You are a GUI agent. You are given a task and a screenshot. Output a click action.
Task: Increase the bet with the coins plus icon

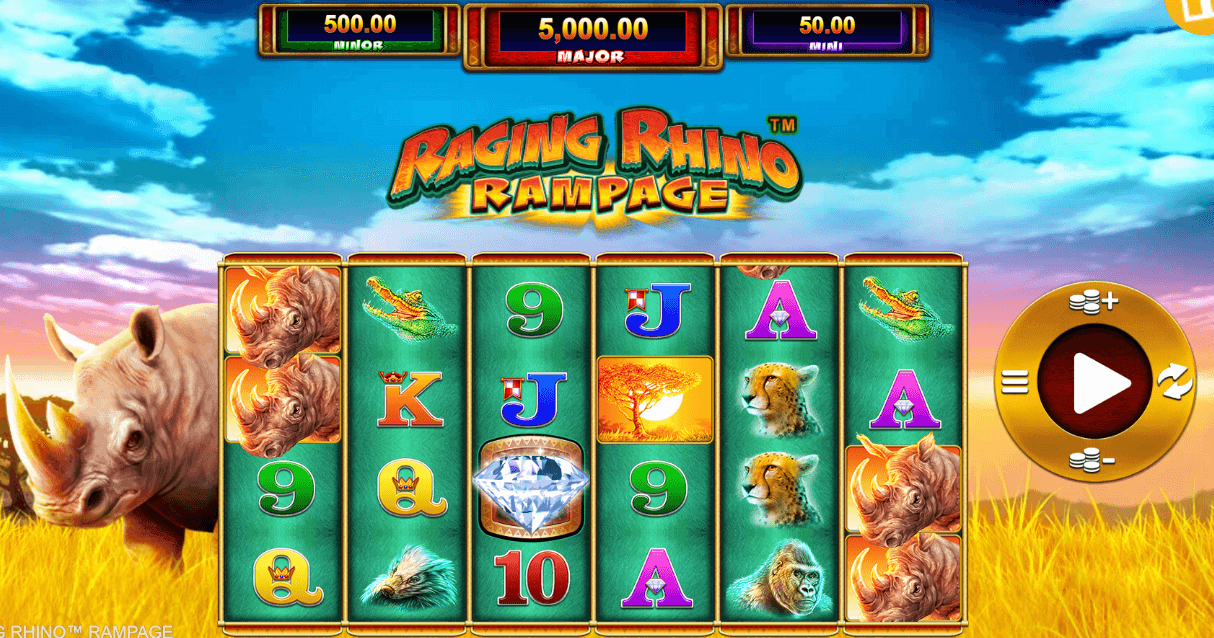1093,302
